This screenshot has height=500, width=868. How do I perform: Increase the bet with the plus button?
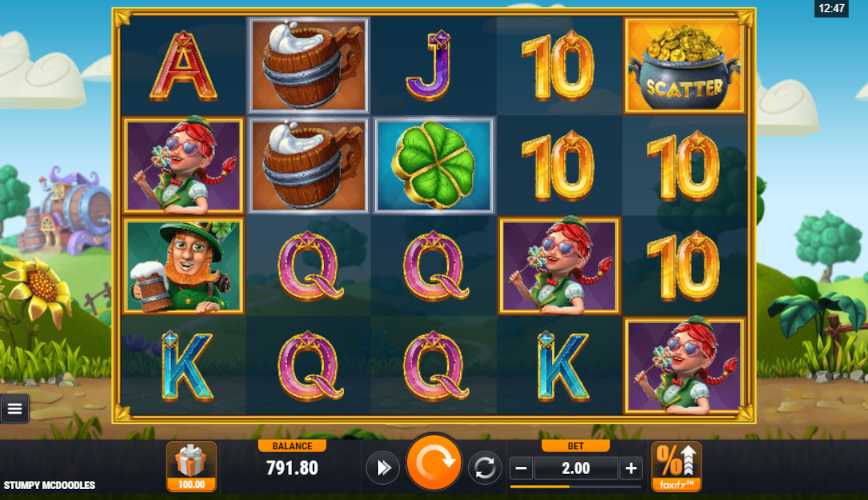(x=631, y=467)
